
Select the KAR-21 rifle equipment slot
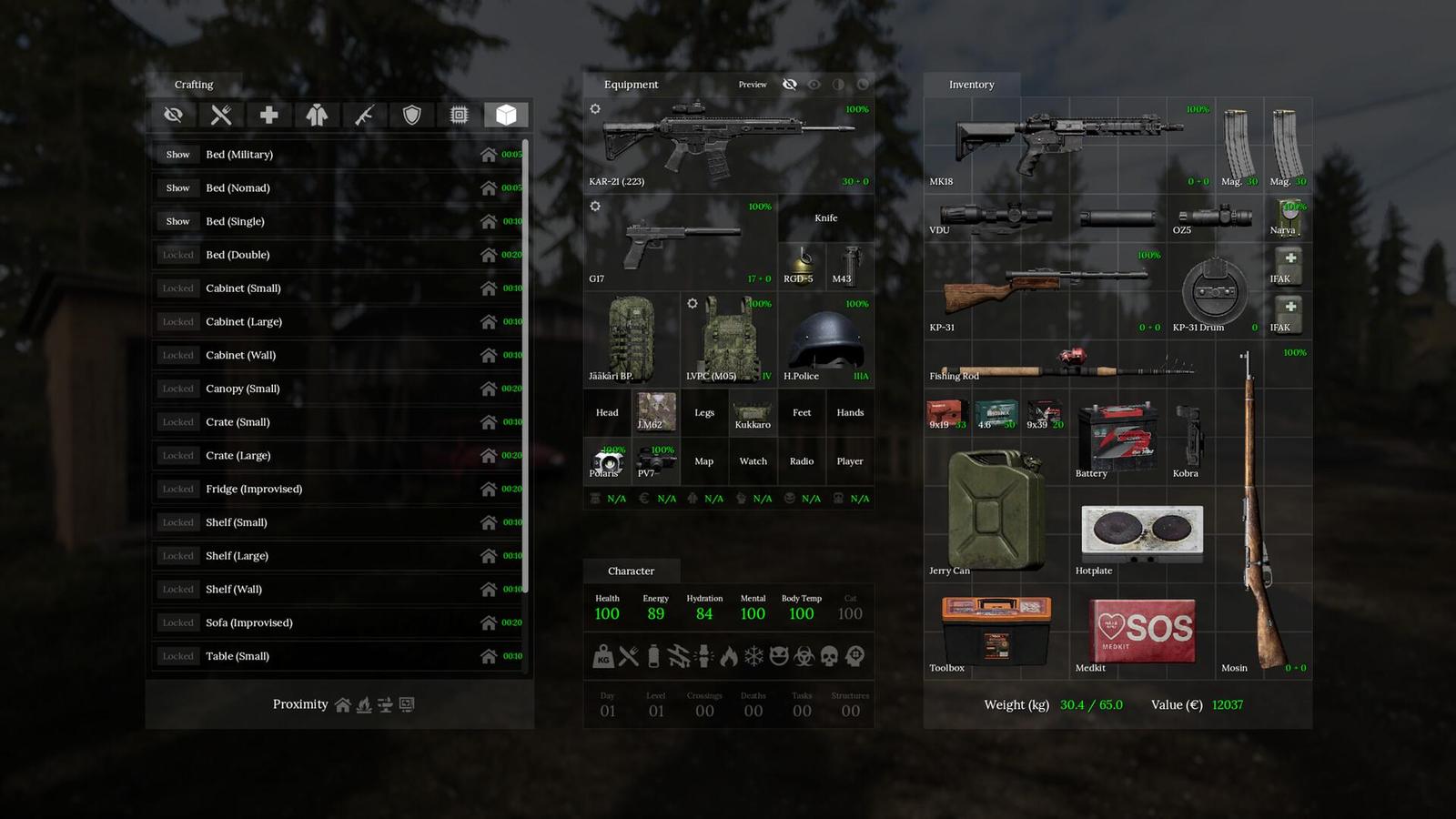pyautogui.click(x=728, y=144)
